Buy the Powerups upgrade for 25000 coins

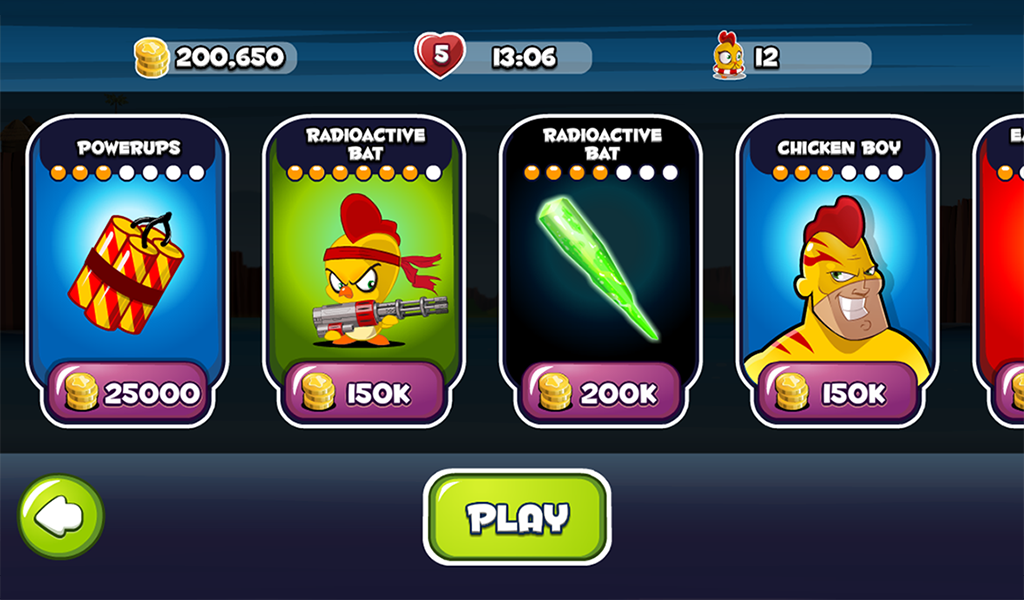(x=127, y=393)
